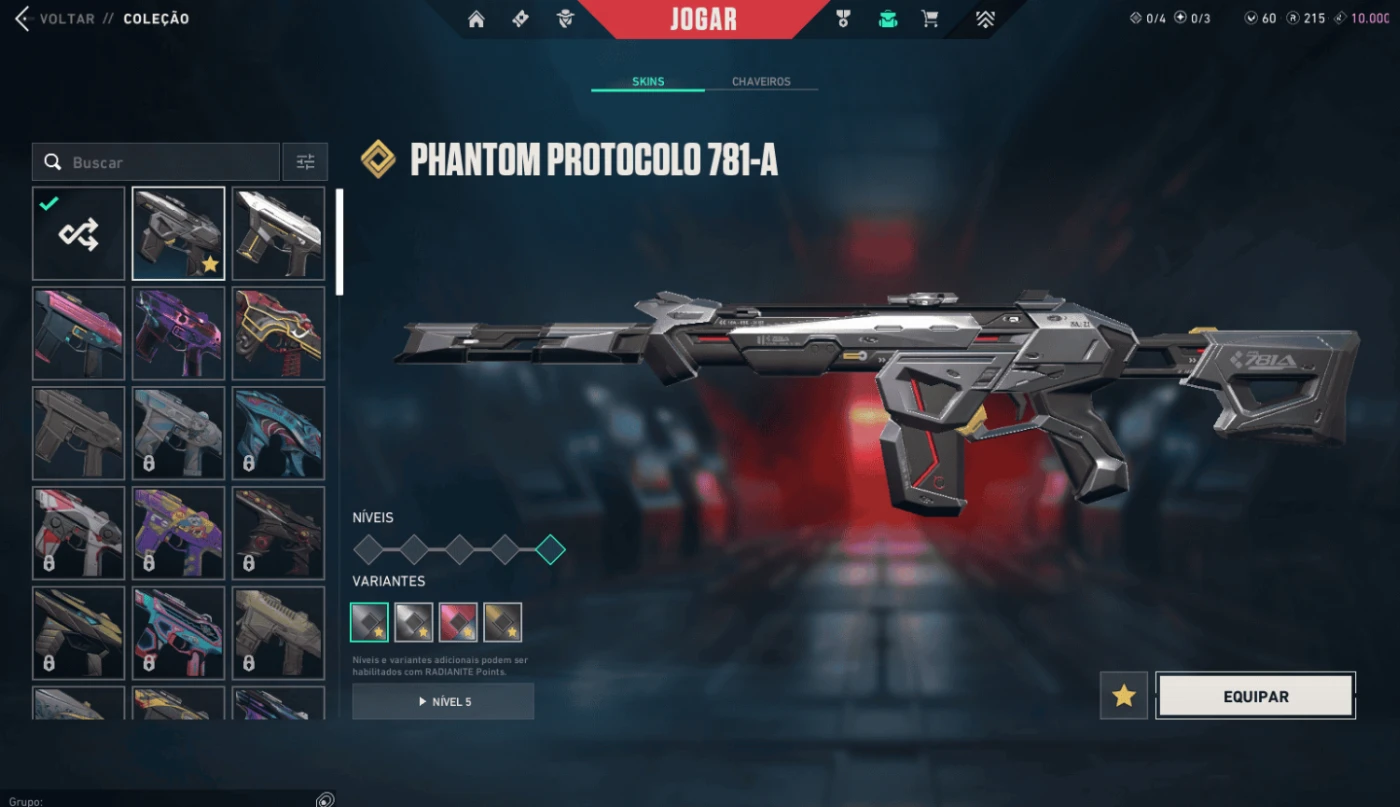Screen dimensions: 1400x807
Task: Select the purple Phantom skin in second row
Action: (178, 334)
